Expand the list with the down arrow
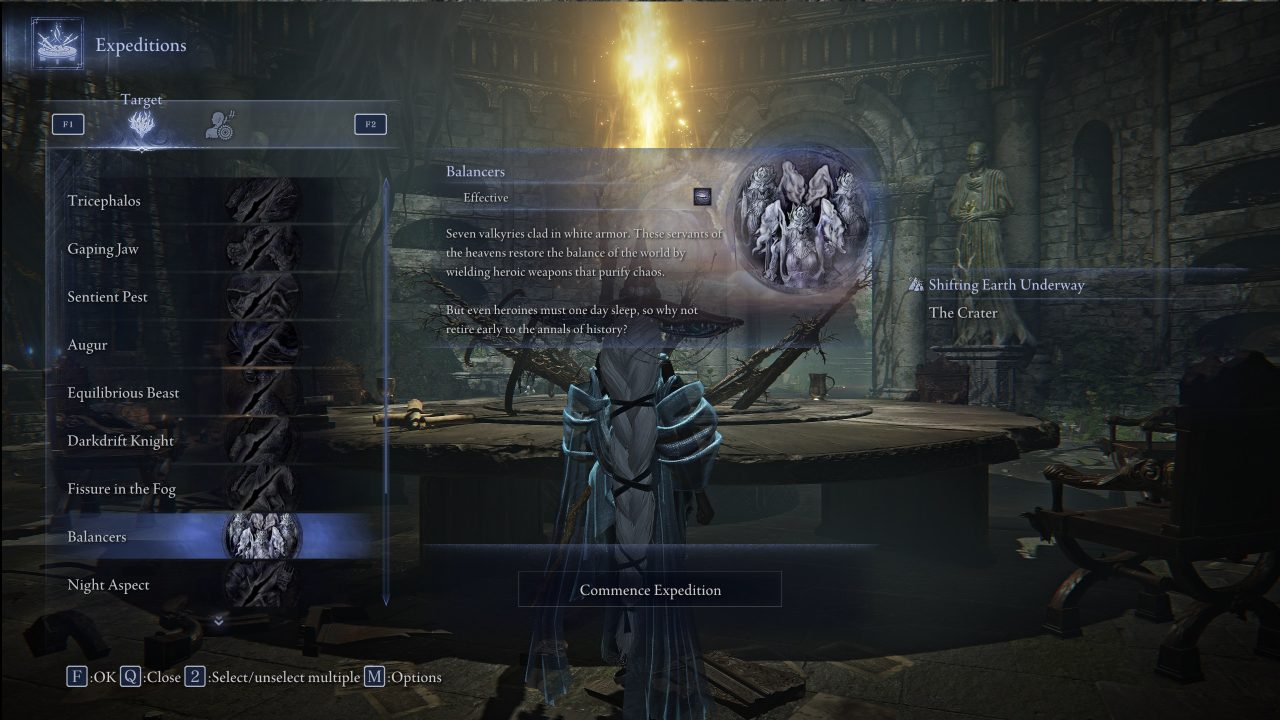1280x720 pixels. (x=219, y=621)
